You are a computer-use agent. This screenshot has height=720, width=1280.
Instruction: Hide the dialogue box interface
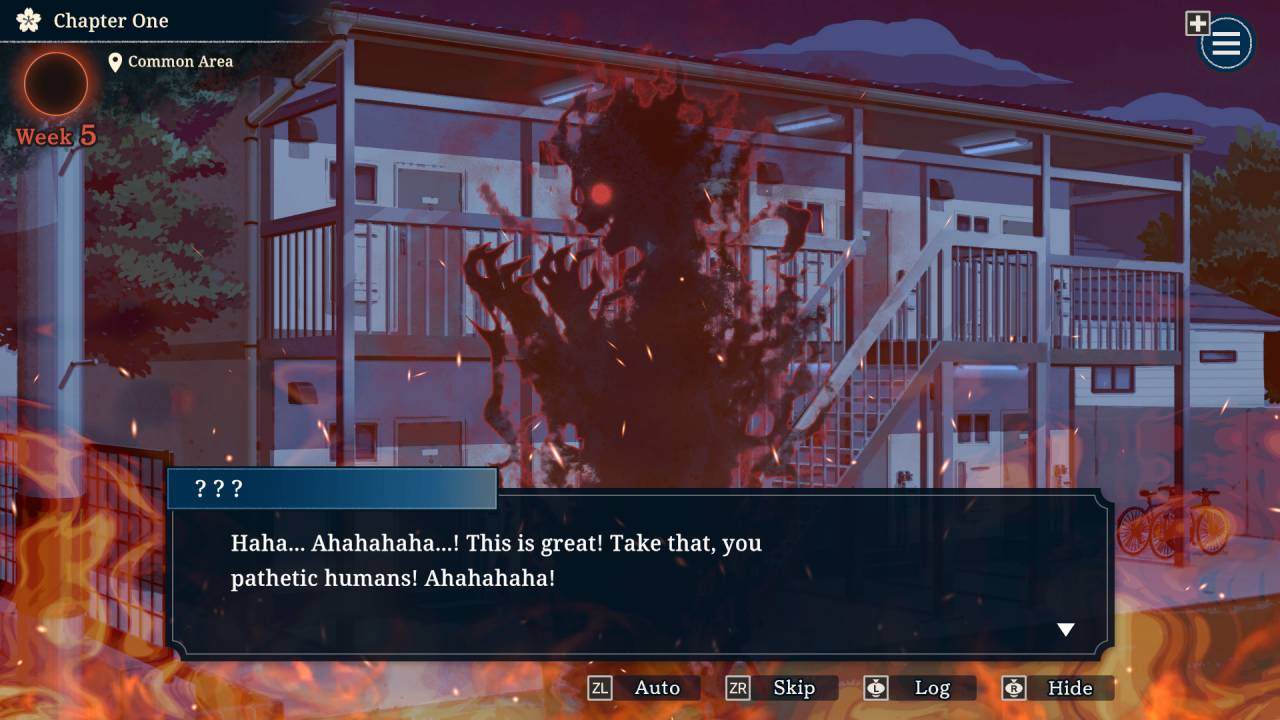point(1073,688)
